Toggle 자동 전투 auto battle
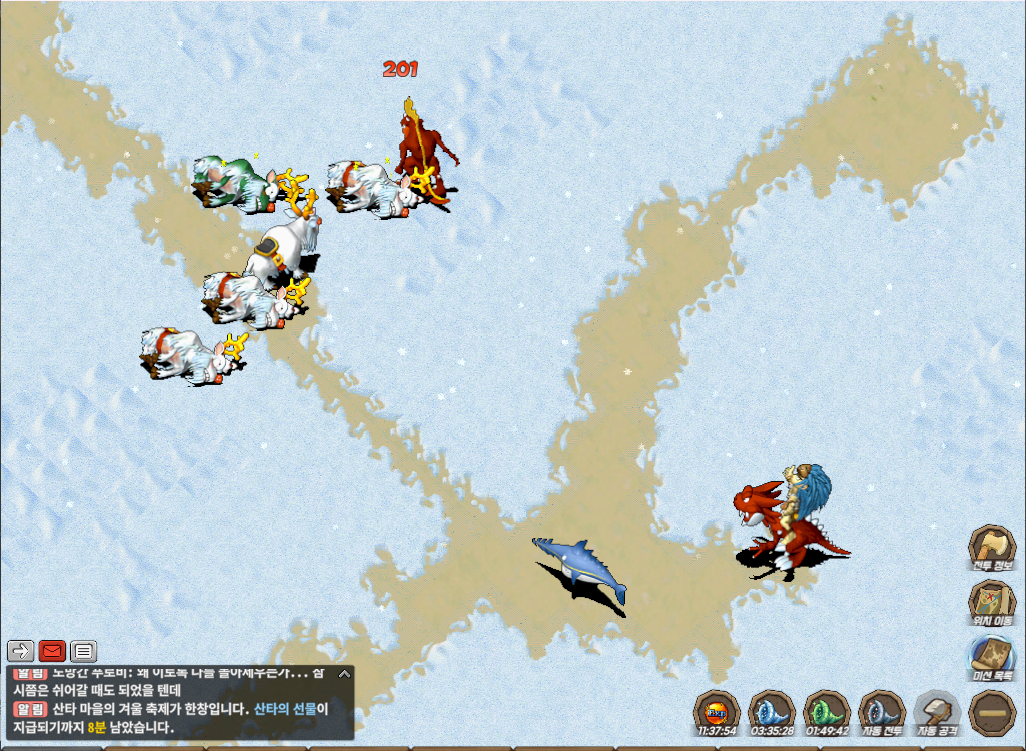 click(881, 711)
